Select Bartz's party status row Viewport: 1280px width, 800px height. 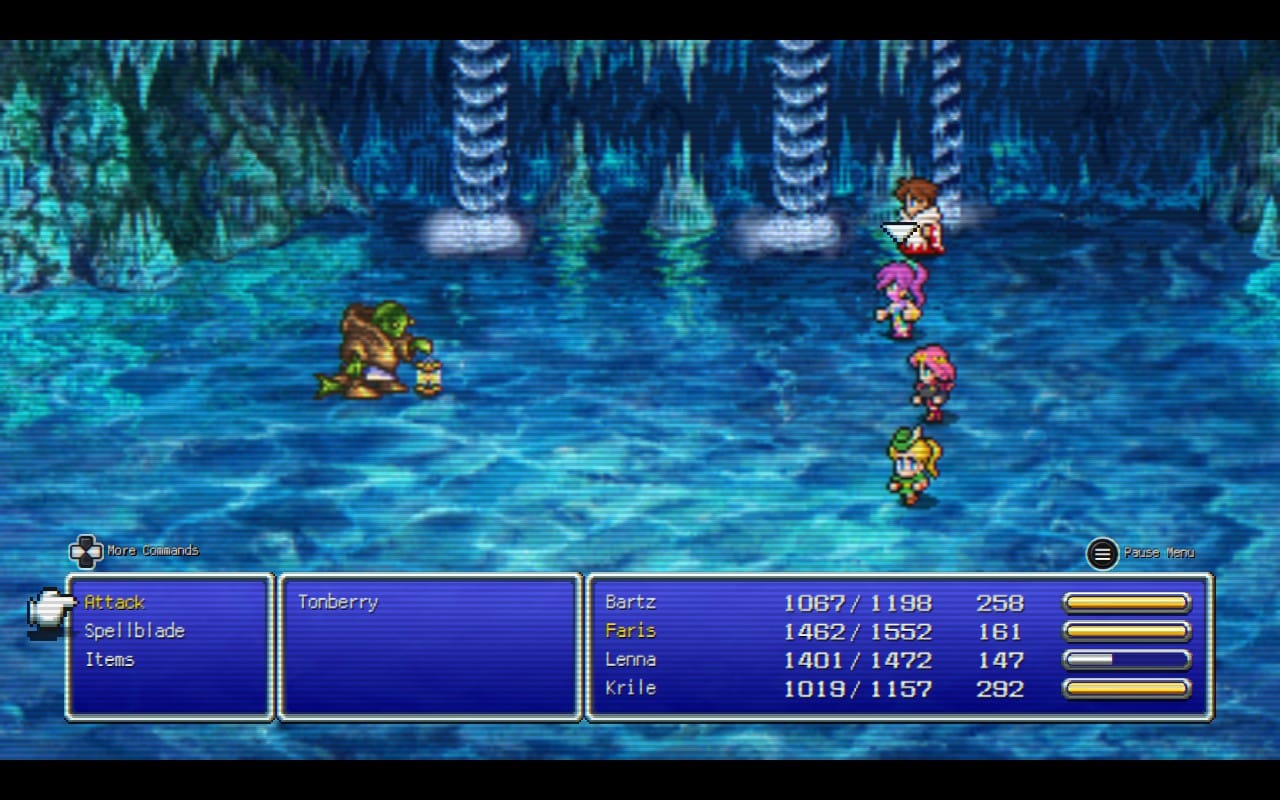pos(631,602)
